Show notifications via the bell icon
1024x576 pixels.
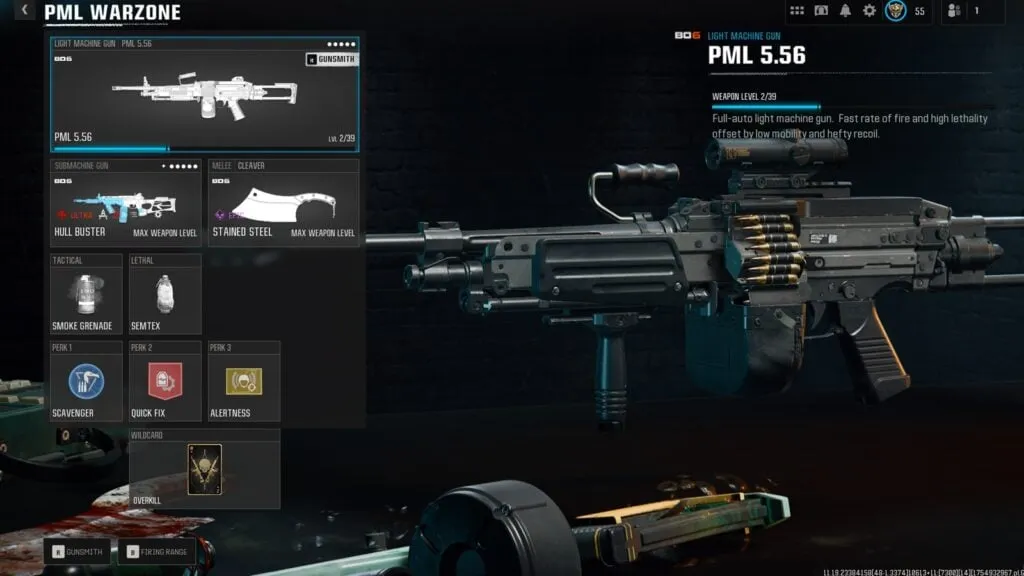coord(845,11)
